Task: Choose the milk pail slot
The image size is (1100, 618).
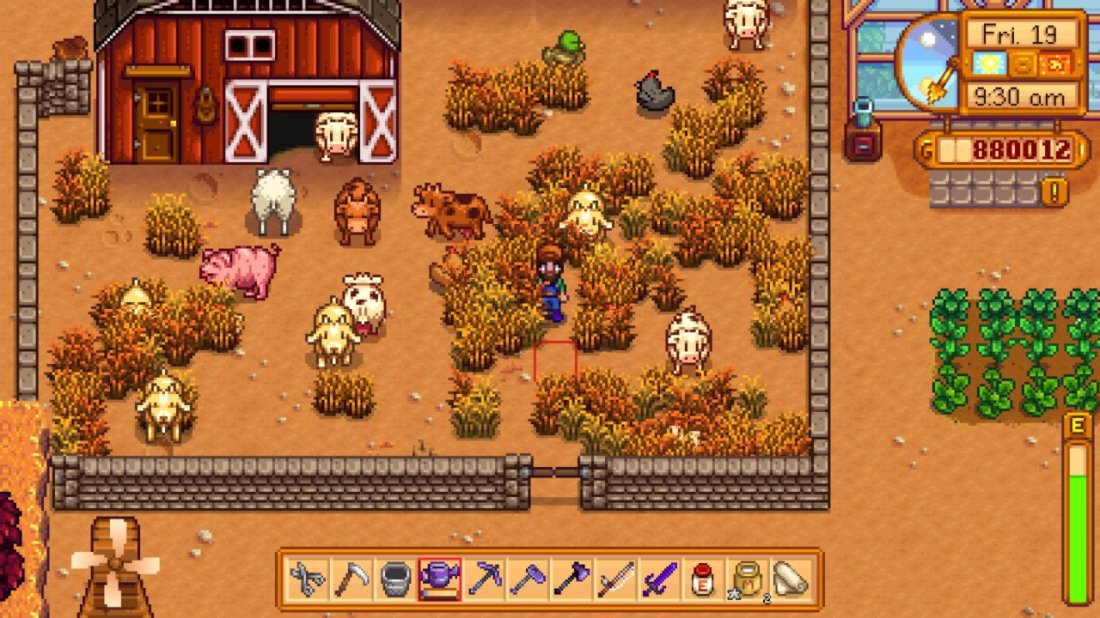Action: [x=396, y=579]
